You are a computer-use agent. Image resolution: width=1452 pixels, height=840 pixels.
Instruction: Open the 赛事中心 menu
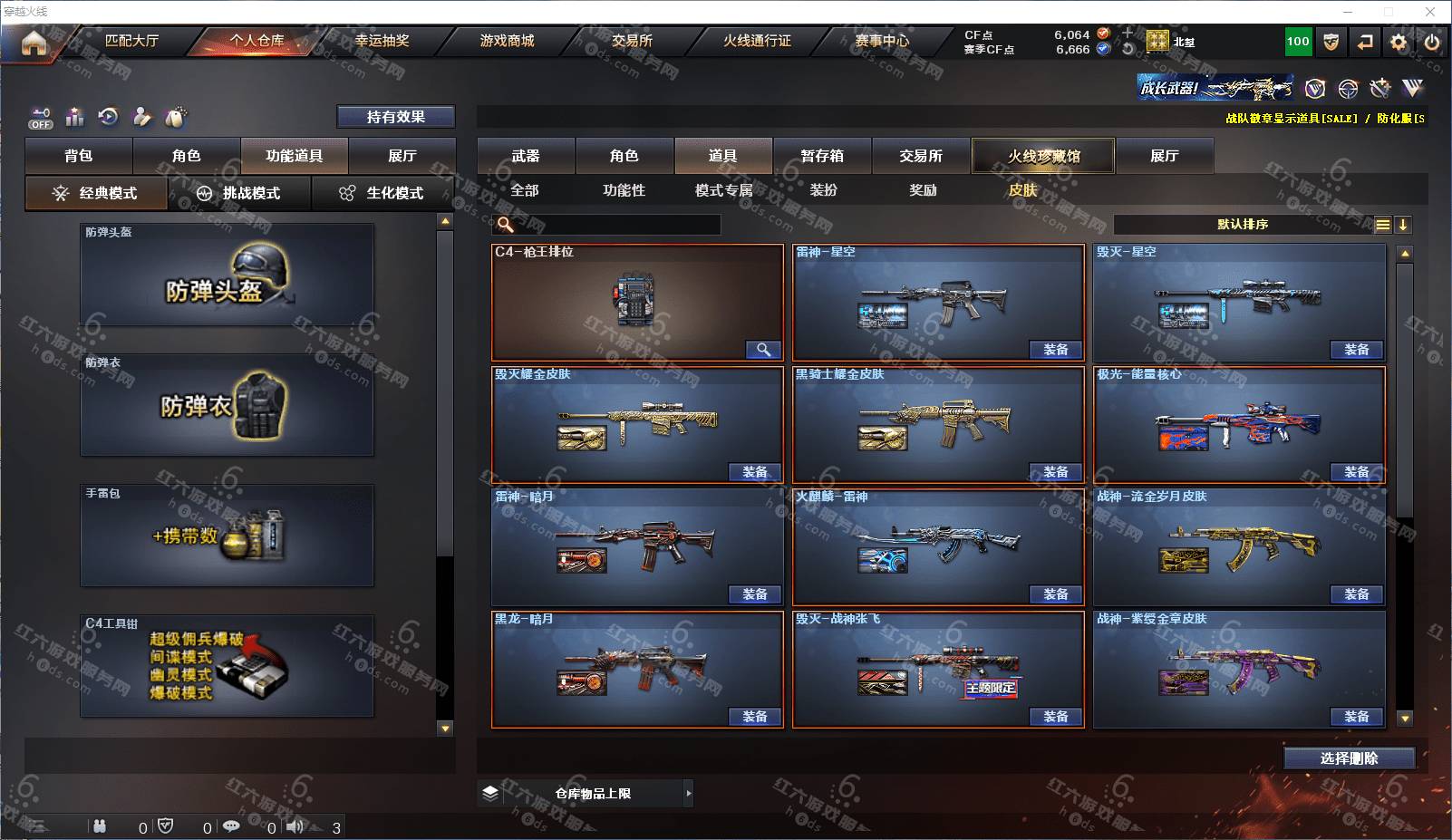coord(882,41)
